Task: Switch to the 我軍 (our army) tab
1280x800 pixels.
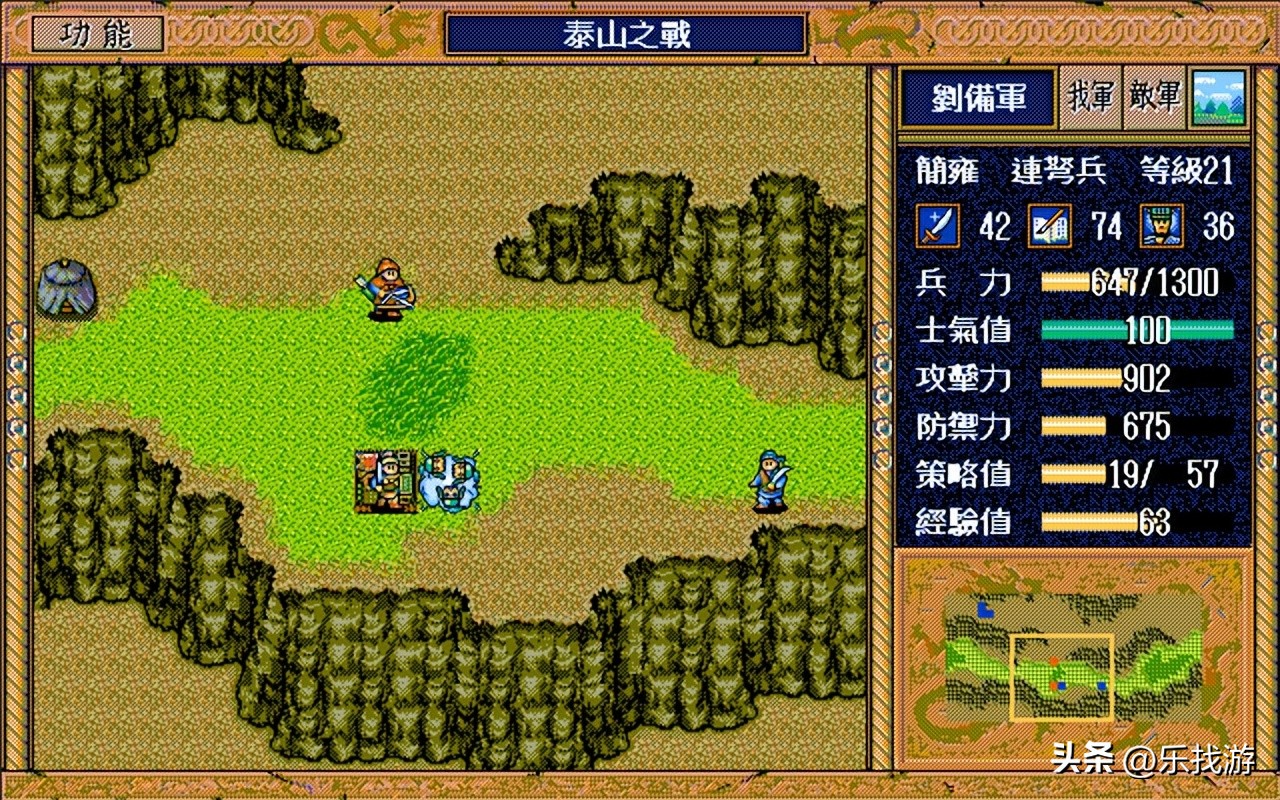Action: (1090, 98)
